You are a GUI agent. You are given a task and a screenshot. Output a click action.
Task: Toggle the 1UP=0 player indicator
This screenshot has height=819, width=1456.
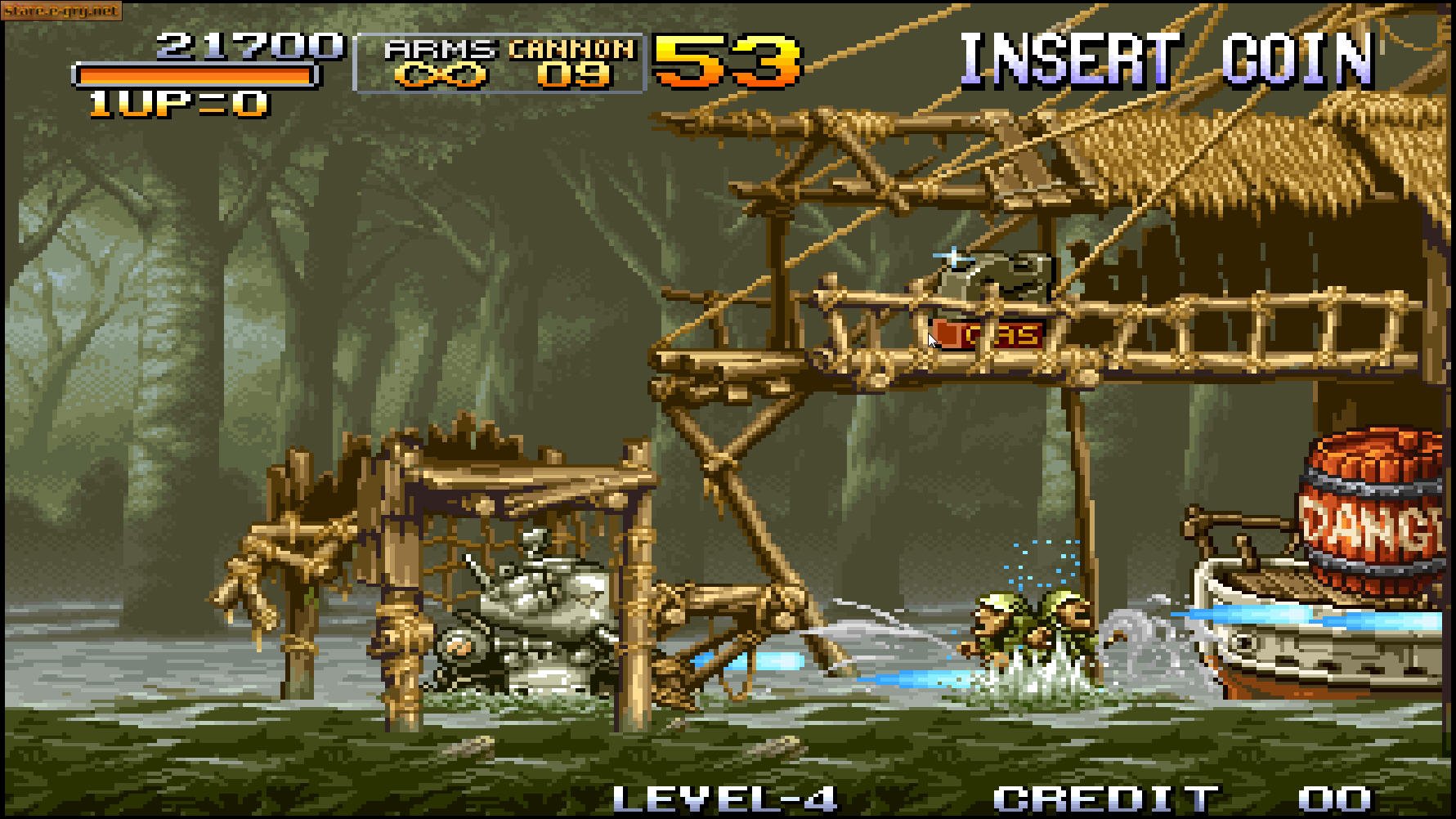click(176, 101)
